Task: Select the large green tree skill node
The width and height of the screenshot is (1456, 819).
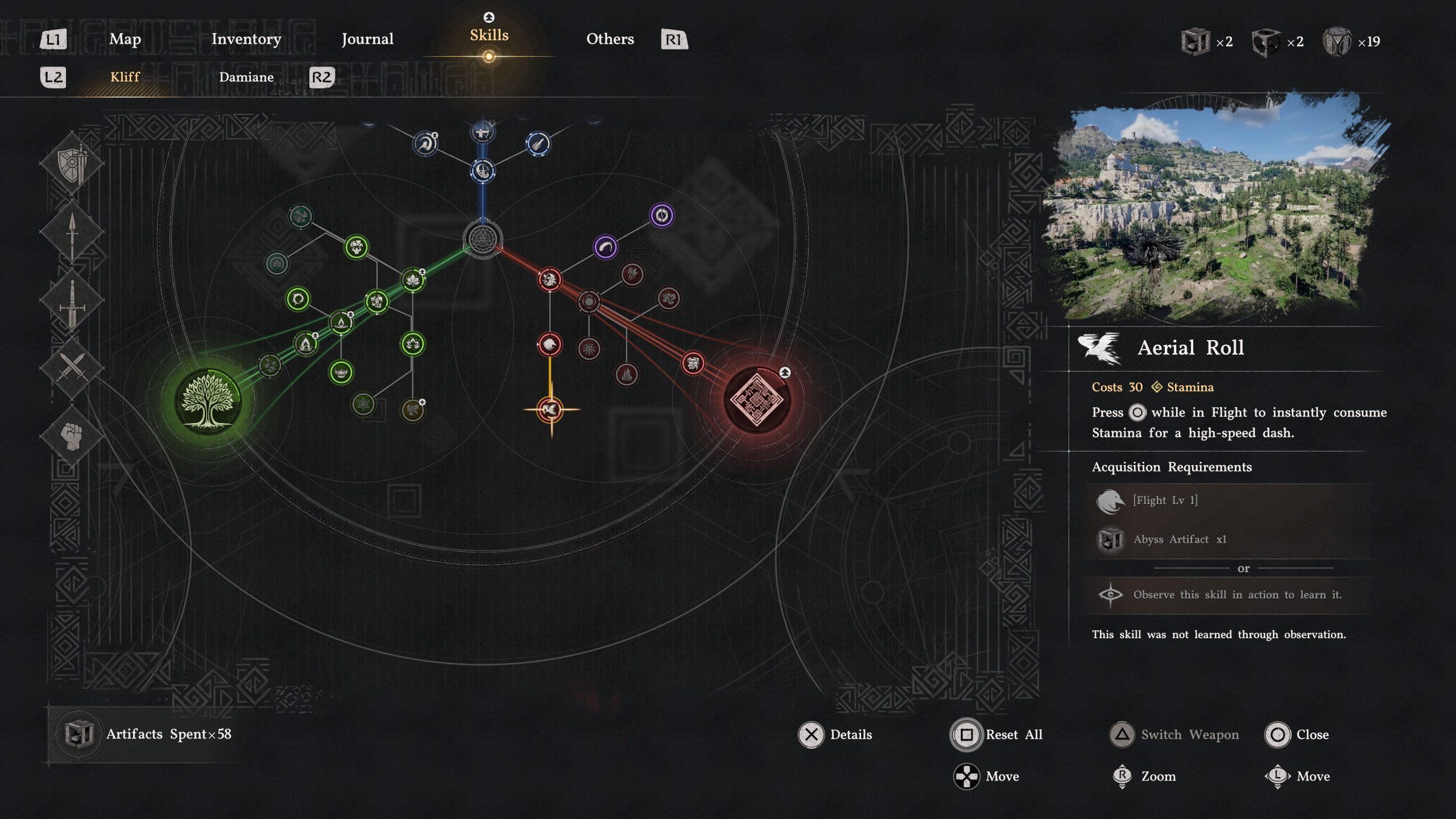Action: point(208,400)
